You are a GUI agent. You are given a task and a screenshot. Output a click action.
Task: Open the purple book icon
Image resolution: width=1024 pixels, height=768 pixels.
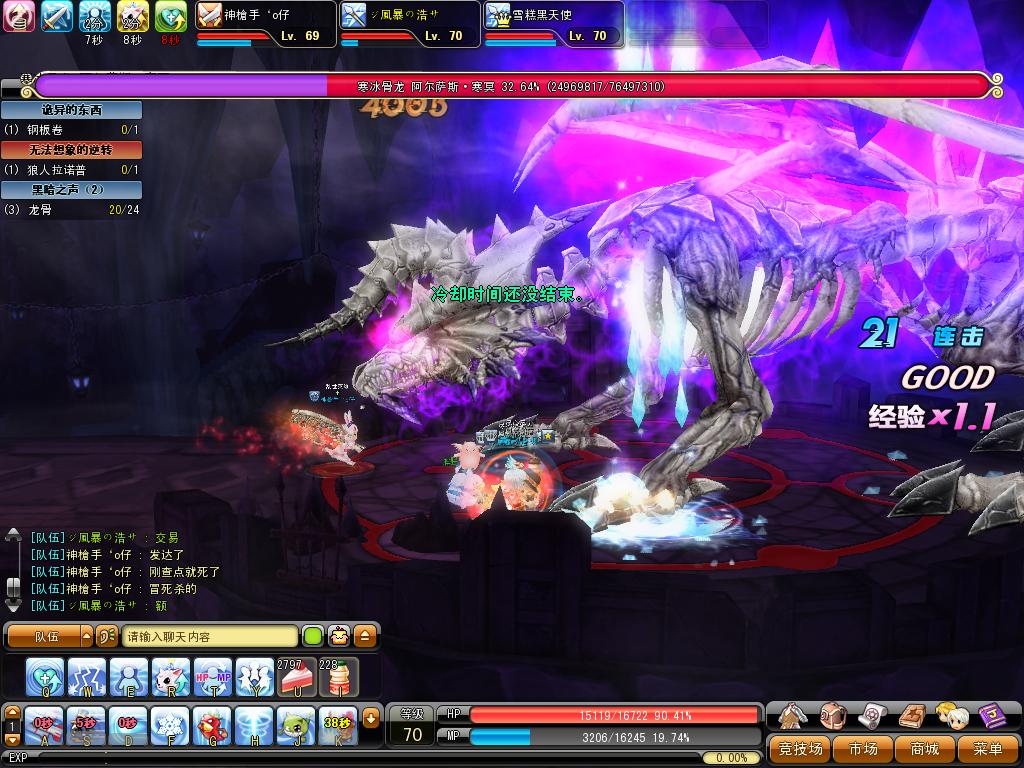pyautogui.click(x=992, y=716)
